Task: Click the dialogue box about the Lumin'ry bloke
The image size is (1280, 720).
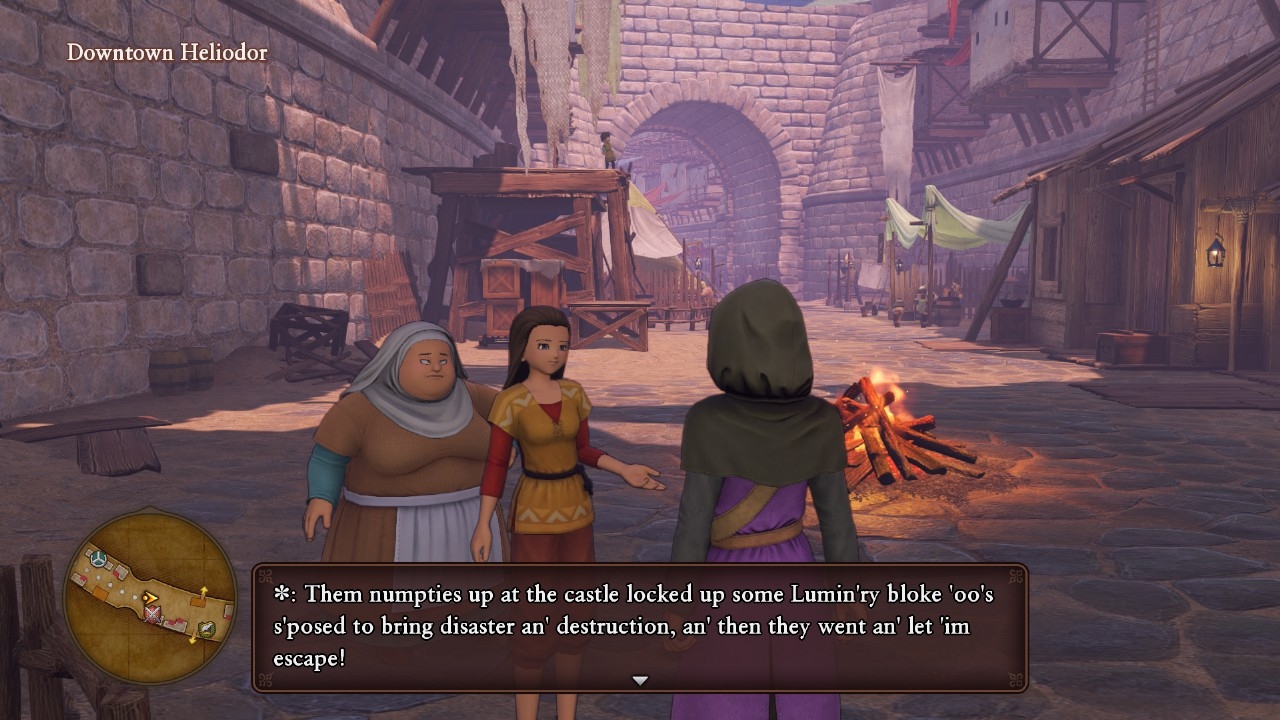Action: click(640, 625)
